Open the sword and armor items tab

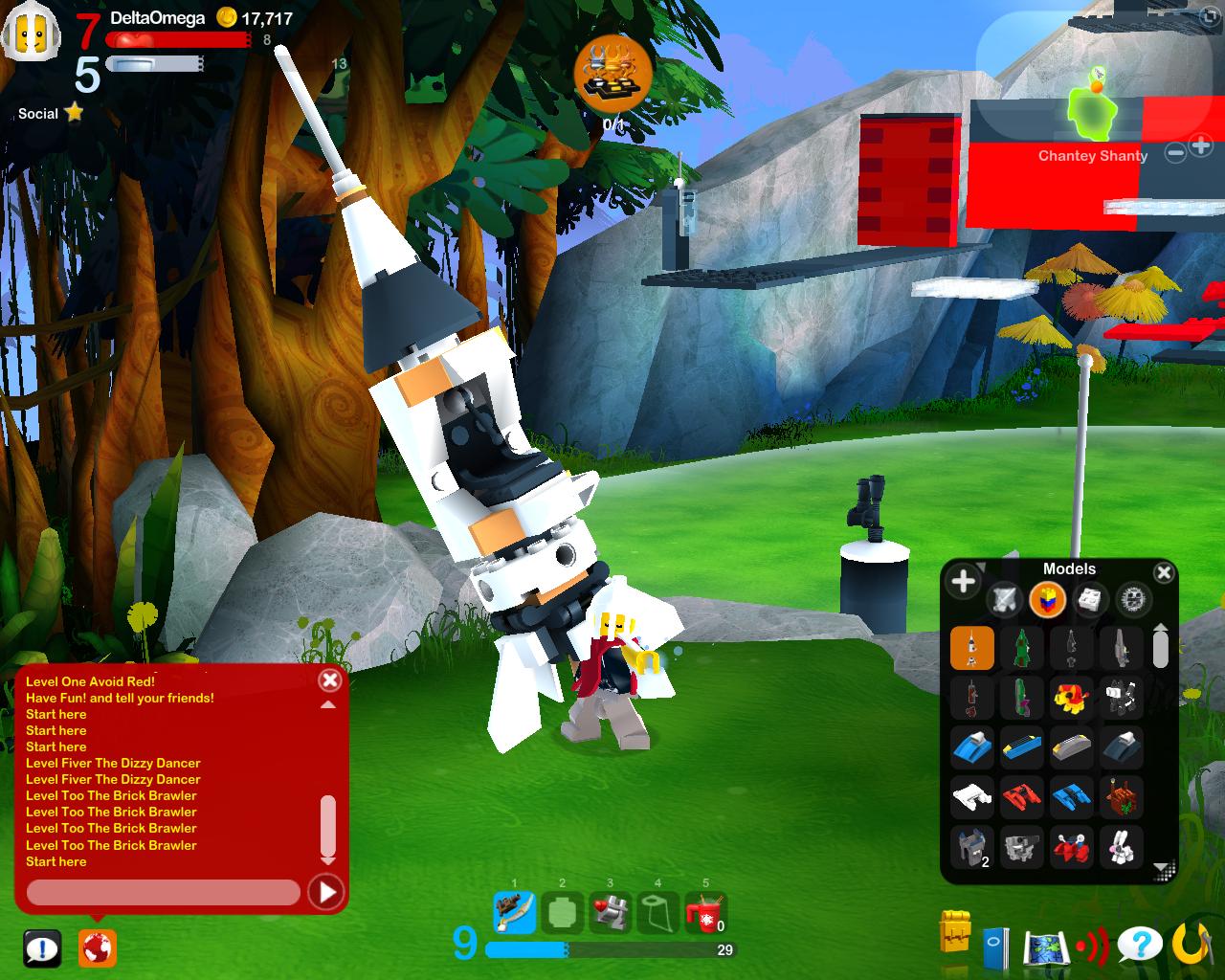tap(1005, 600)
